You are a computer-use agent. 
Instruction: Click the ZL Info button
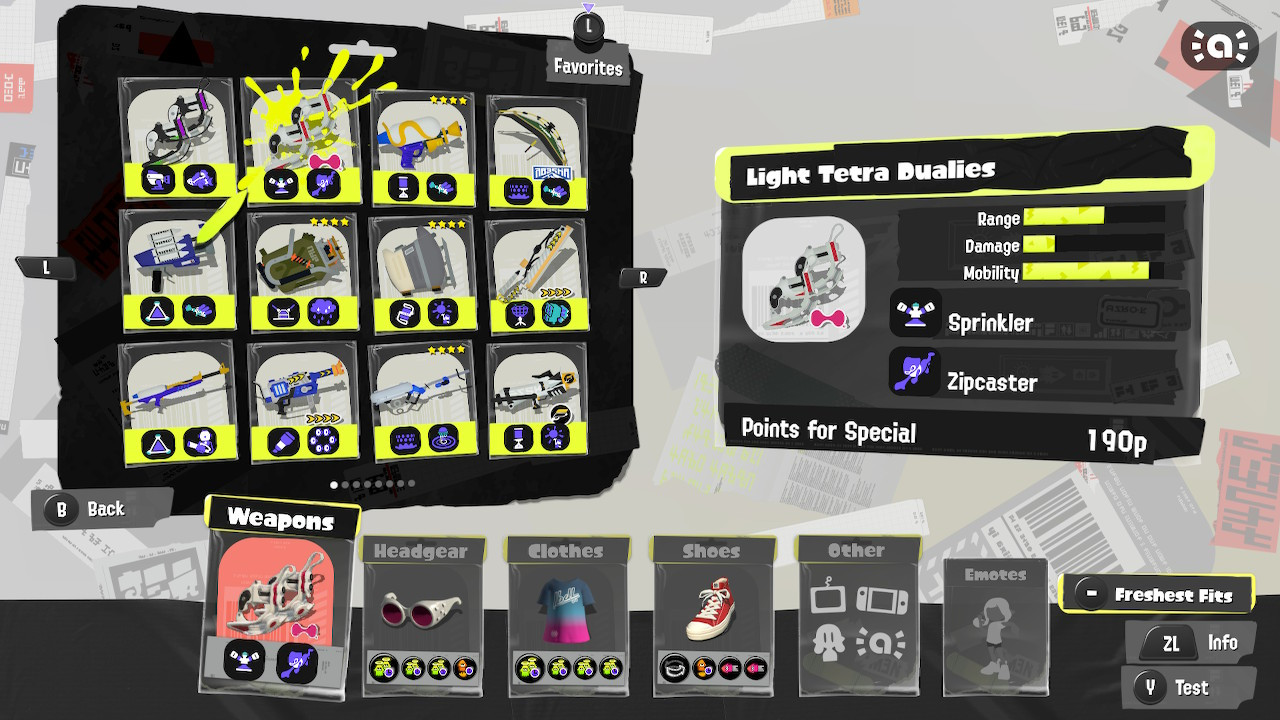(x=1190, y=642)
